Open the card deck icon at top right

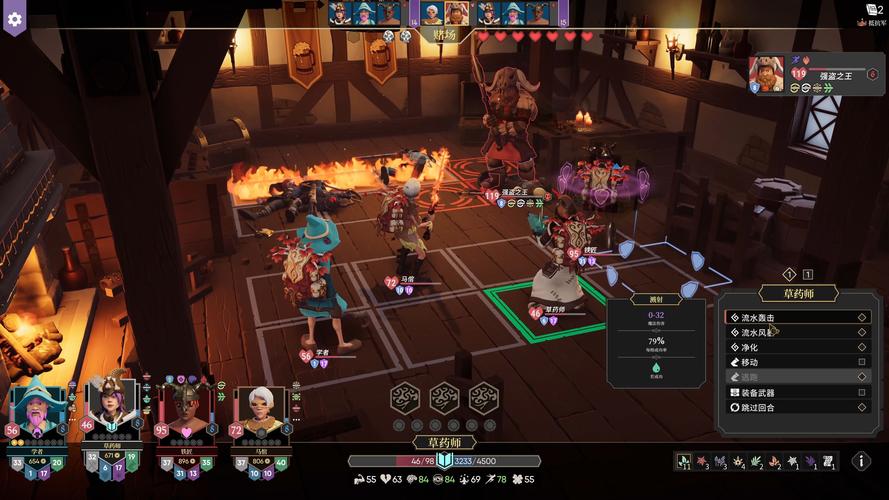(870, 10)
